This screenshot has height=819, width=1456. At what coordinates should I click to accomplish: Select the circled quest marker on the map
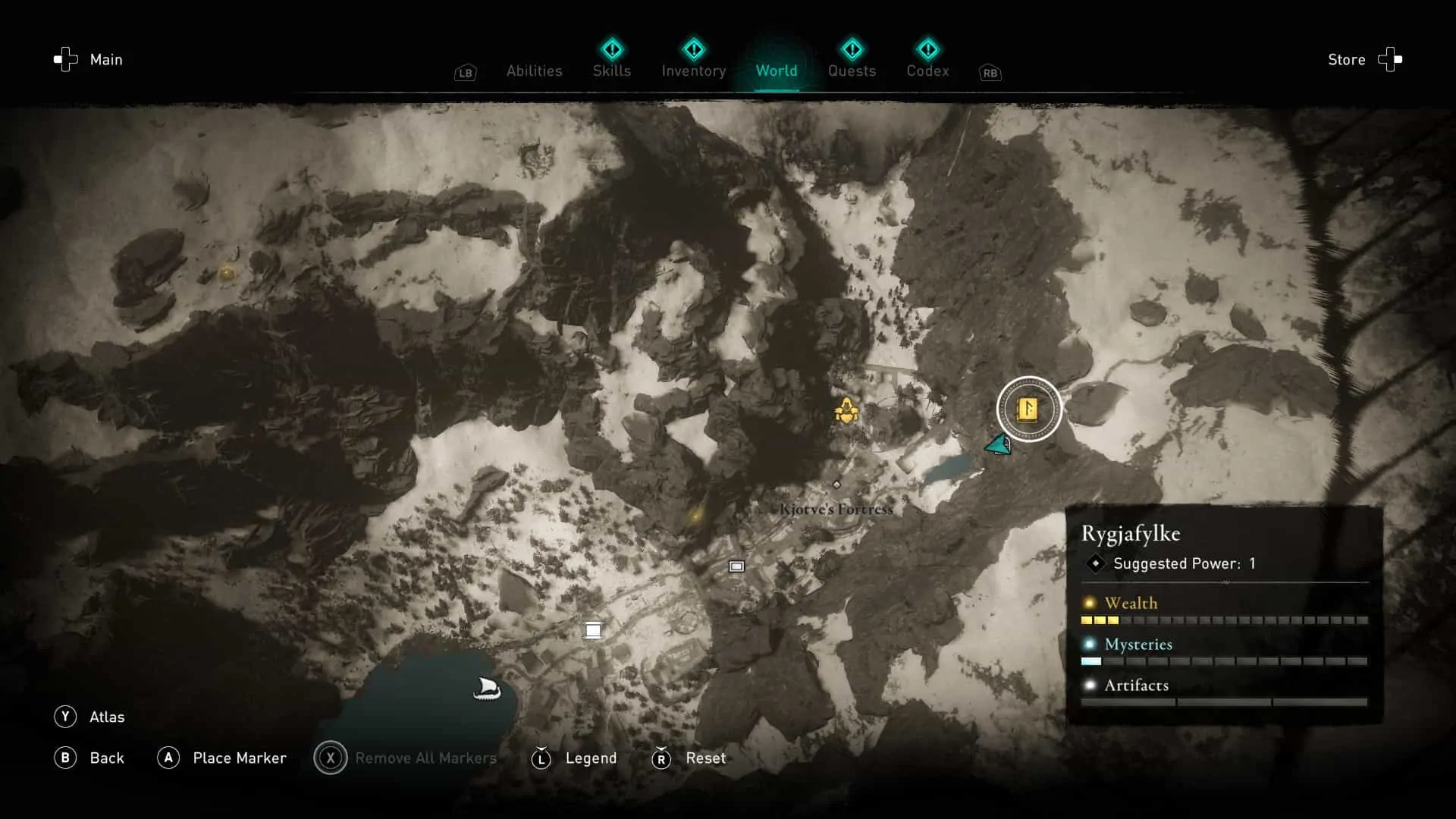click(1028, 409)
